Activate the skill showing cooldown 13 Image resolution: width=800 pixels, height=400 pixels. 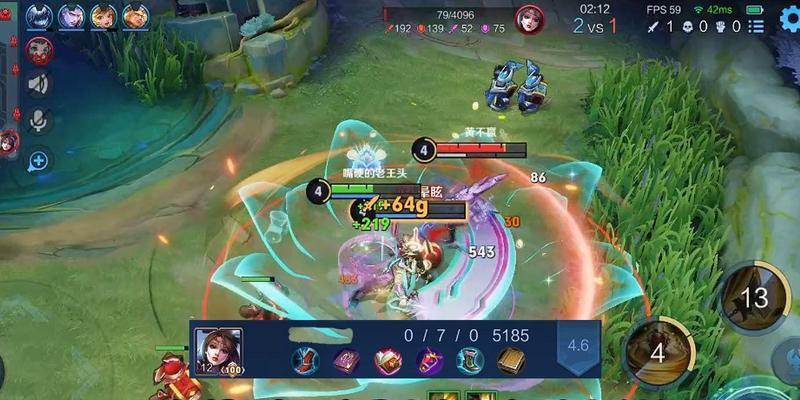(x=753, y=297)
